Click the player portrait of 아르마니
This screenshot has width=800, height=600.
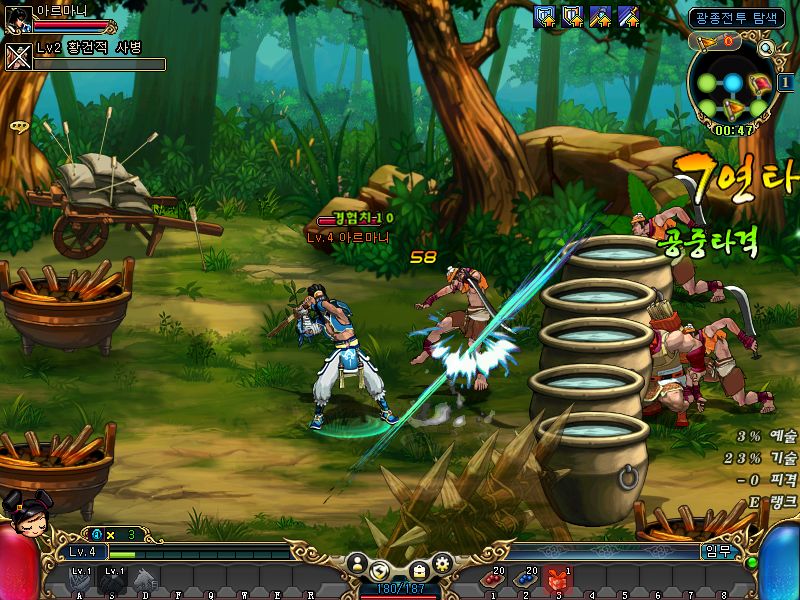(17, 19)
